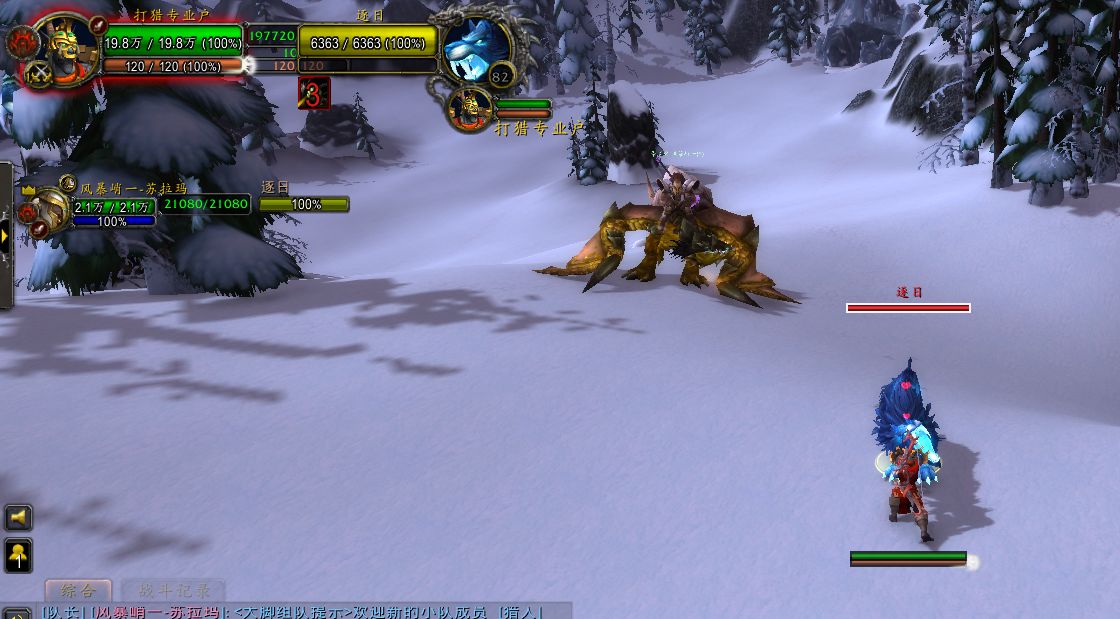1120x619 pixels.
Task: Click the red debuff icon showing 3
Action: (x=314, y=94)
